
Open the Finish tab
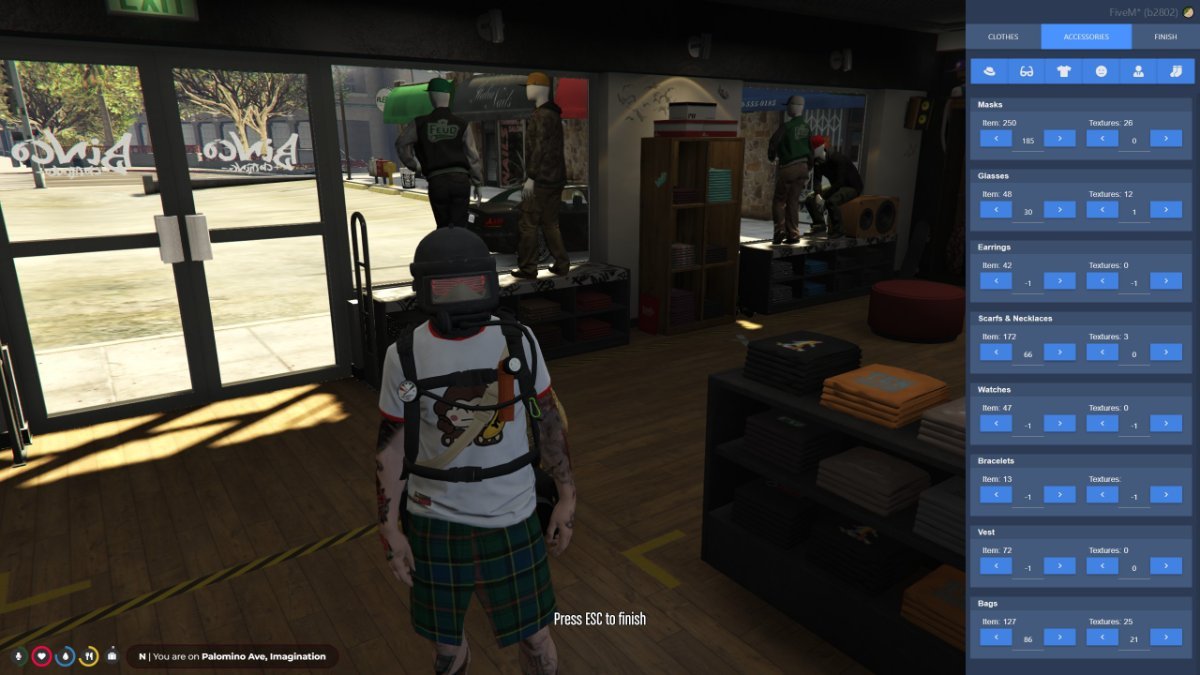[x=1165, y=37]
